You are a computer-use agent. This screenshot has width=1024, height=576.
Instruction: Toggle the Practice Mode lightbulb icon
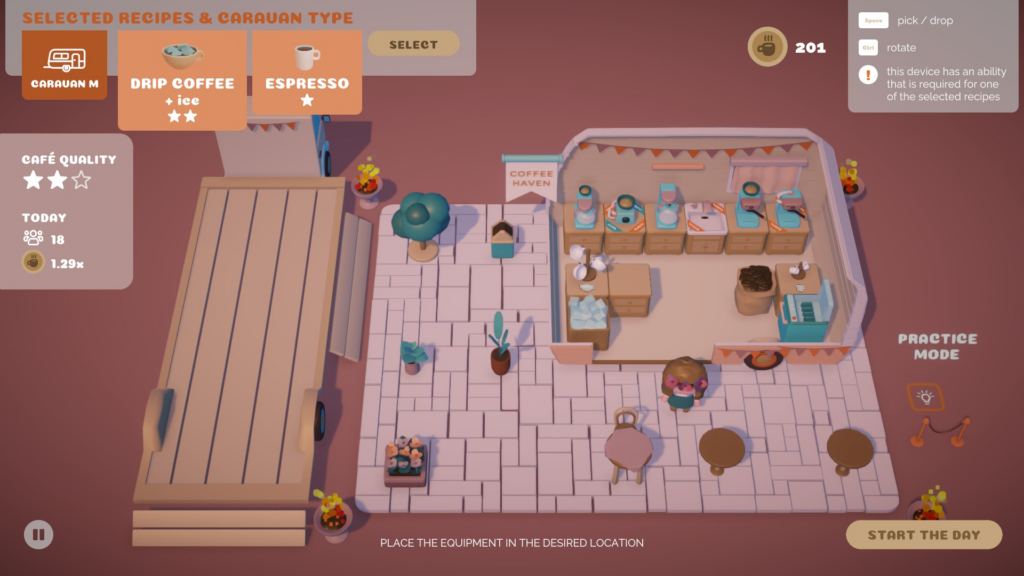[925, 397]
